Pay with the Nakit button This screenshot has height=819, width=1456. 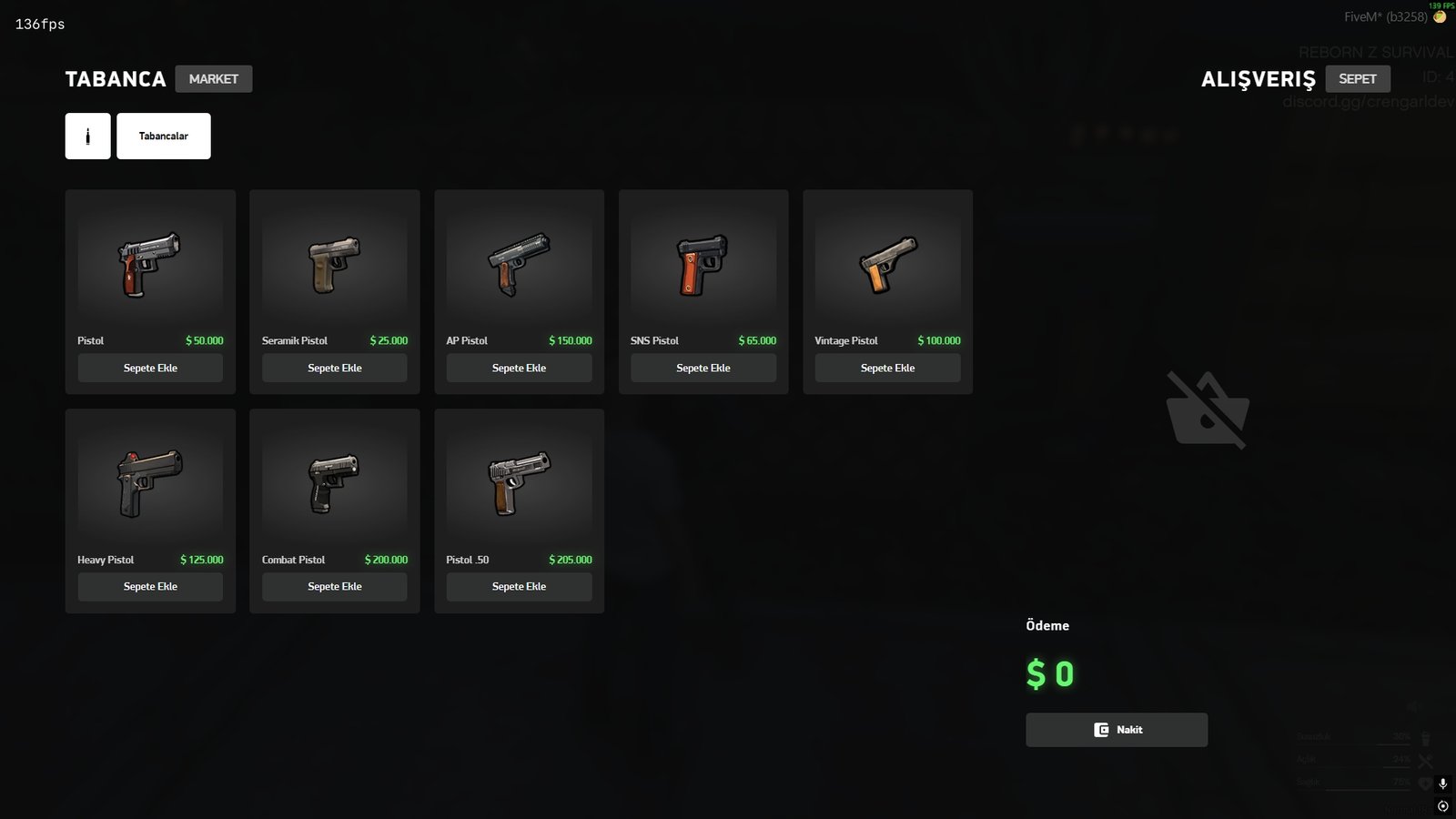pos(1117,729)
